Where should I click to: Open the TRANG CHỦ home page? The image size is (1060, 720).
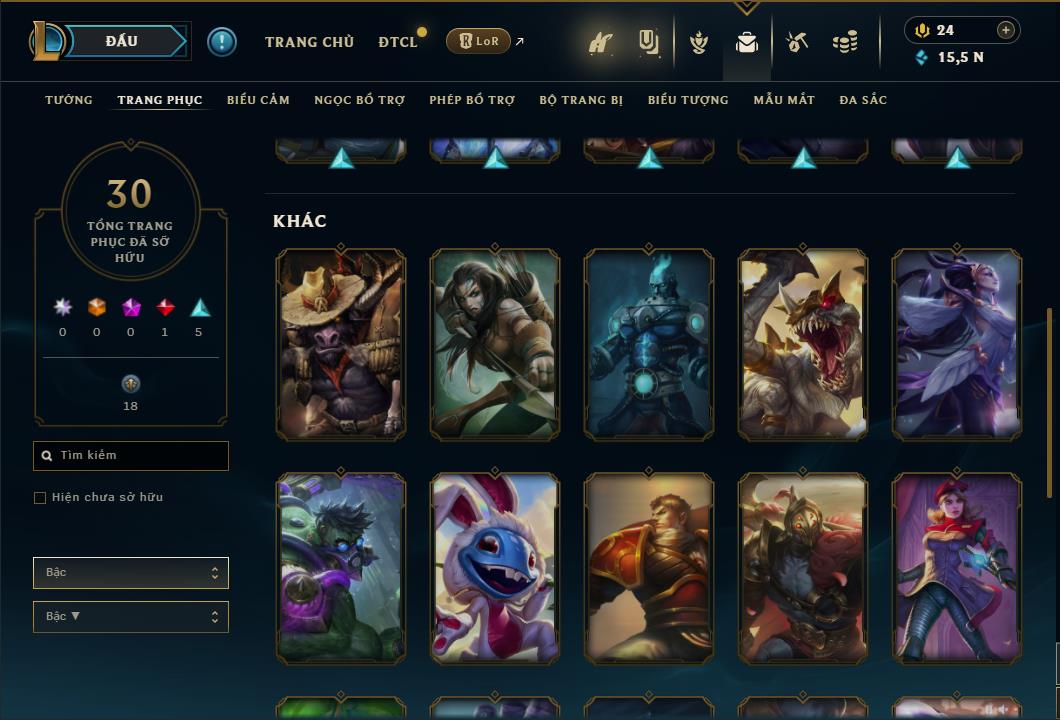click(309, 42)
